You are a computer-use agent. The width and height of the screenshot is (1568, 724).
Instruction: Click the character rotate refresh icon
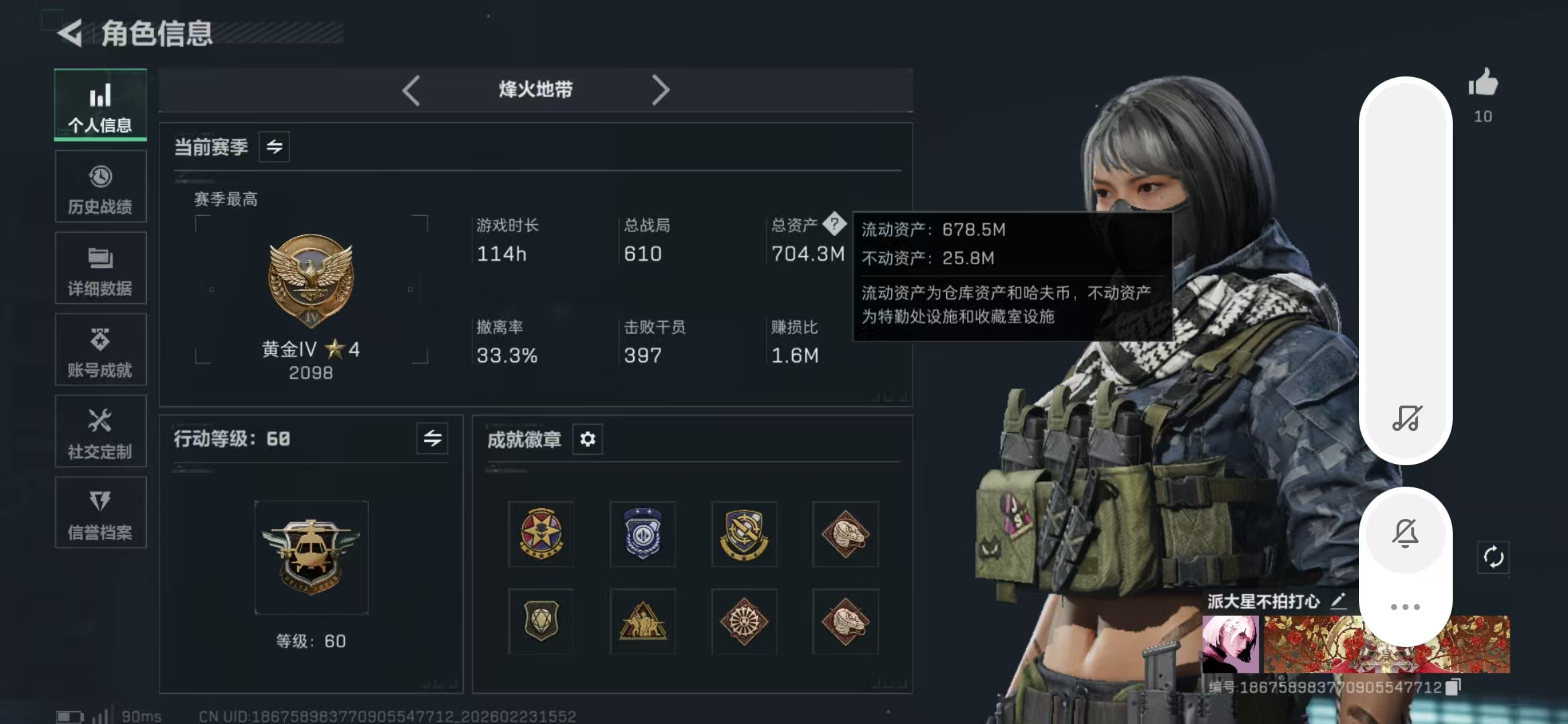pyautogui.click(x=1493, y=557)
